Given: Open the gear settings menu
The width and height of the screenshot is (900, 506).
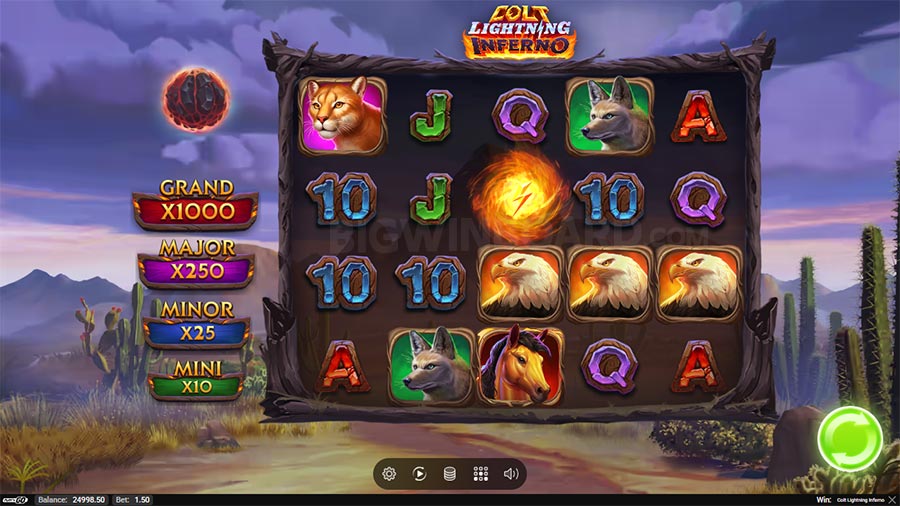Looking at the screenshot, I should [389, 474].
